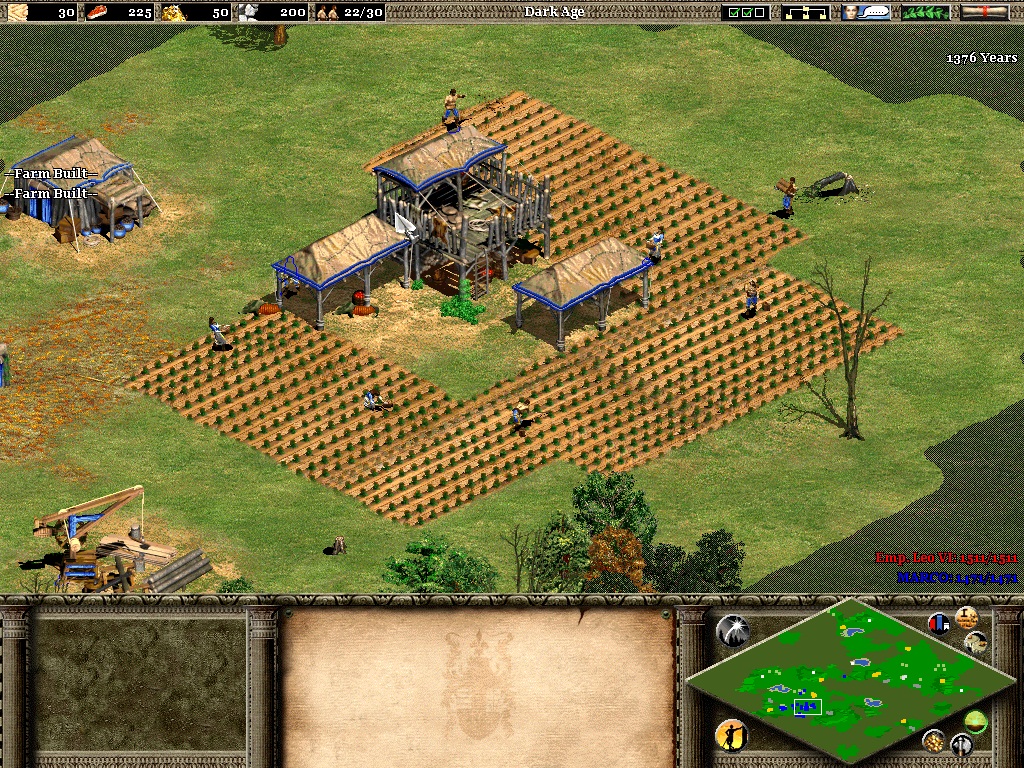
Task: Open the diplomacy laurel button
Action: pos(925,12)
